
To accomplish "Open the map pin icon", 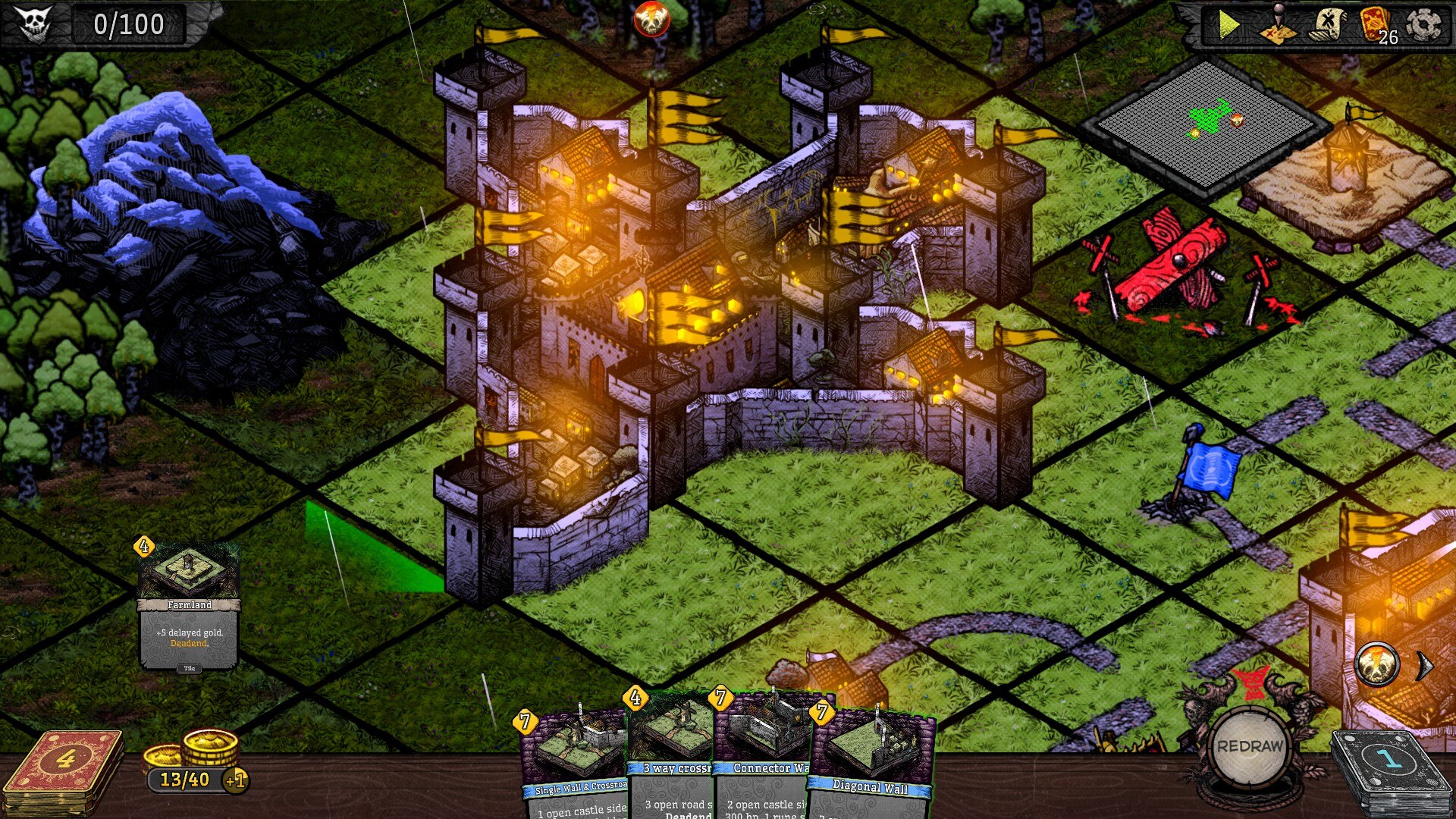I will (x=1278, y=25).
